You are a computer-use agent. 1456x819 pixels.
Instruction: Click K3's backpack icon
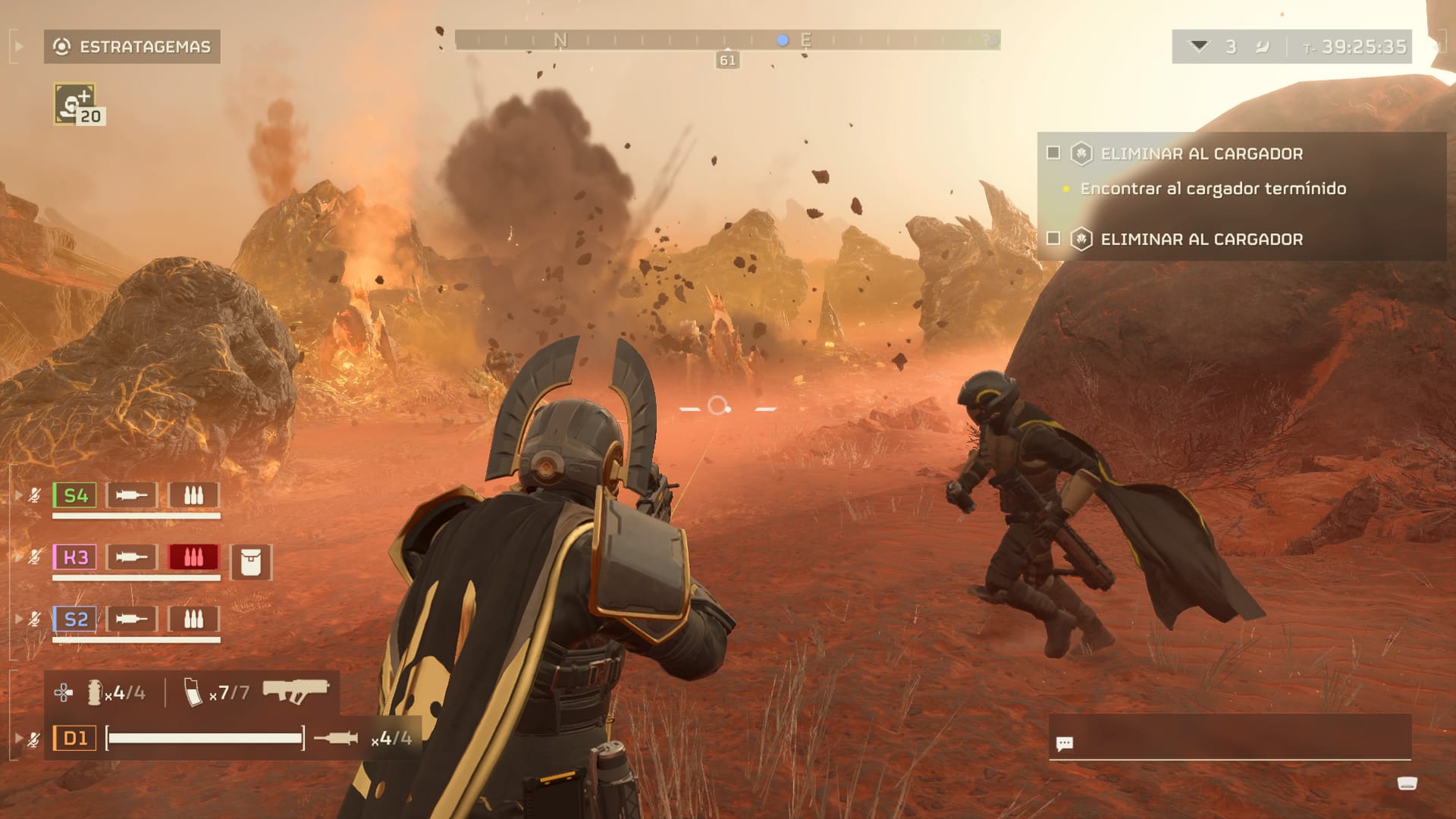pos(250,562)
